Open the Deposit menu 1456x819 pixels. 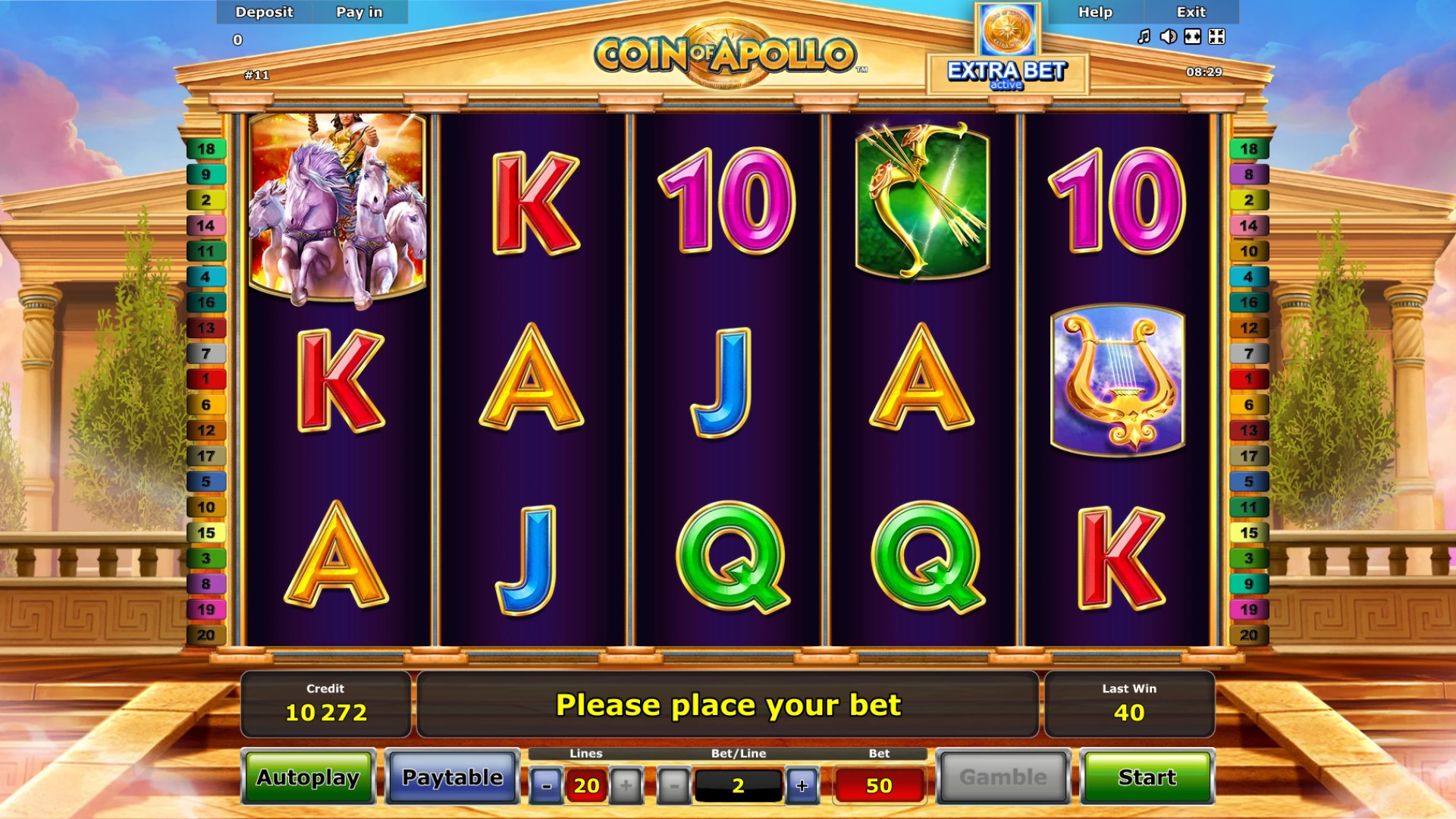[x=264, y=12]
